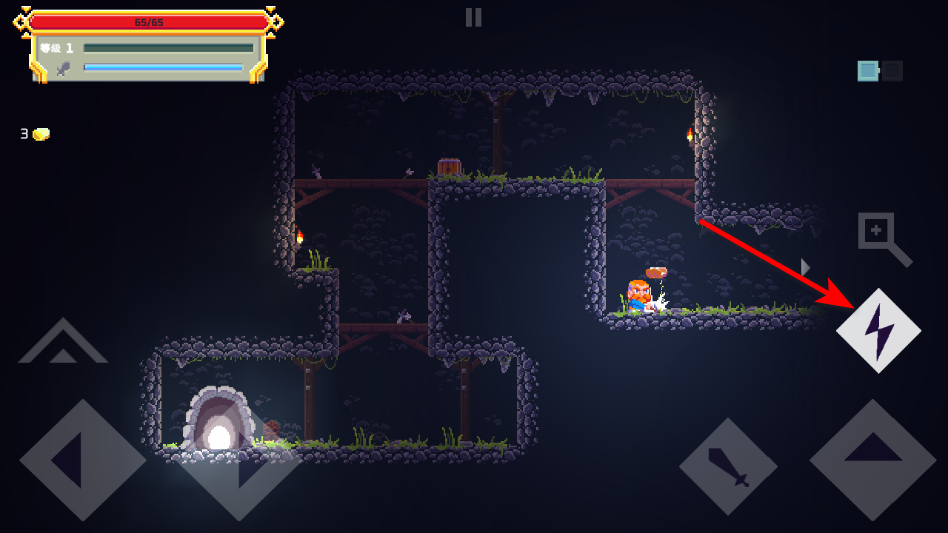
Task: Zoom the view with the magnifier icon
Action: pos(882,238)
